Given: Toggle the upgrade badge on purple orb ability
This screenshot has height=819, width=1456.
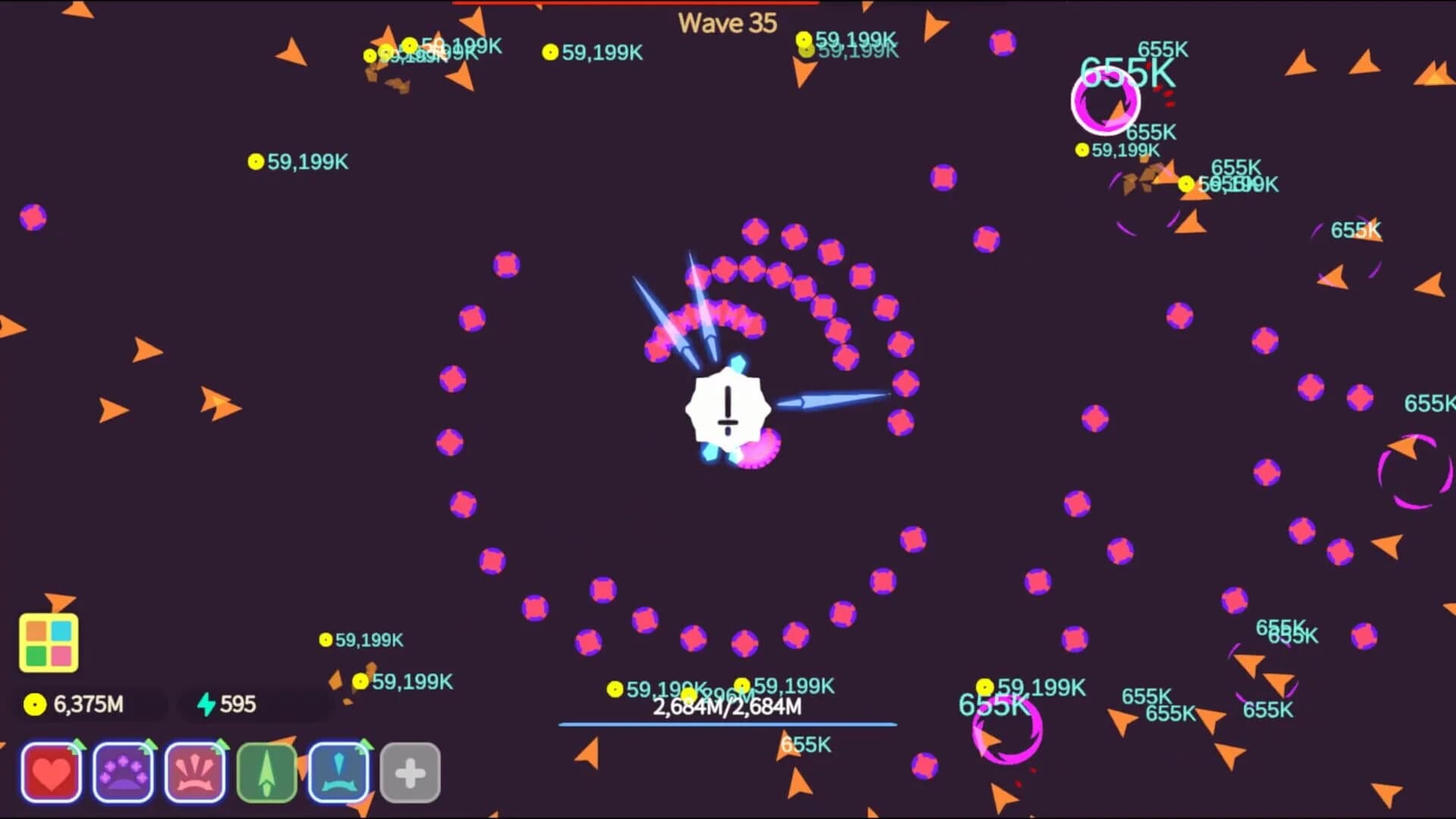Looking at the screenshot, I should tap(149, 746).
